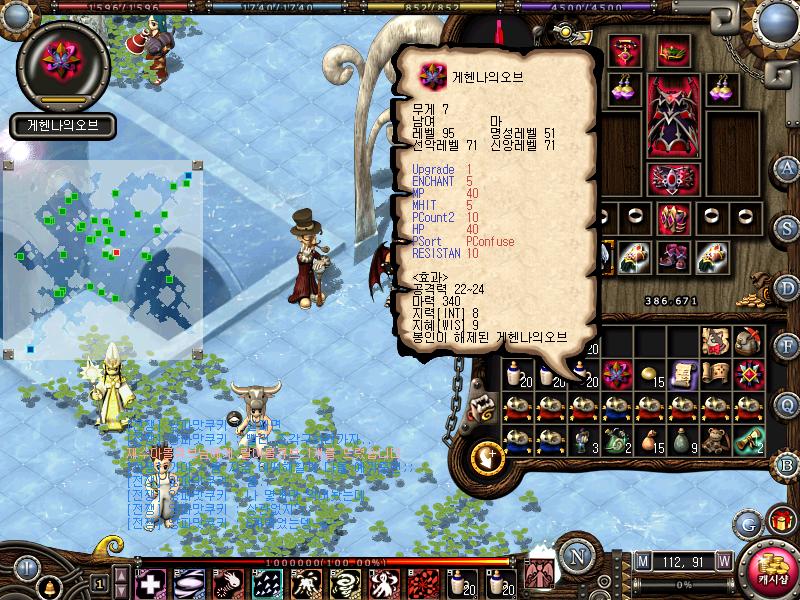The width and height of the screenshot is (800, 600).
Task: Select the teddy bear inventory item
Action: pos(716,438)
